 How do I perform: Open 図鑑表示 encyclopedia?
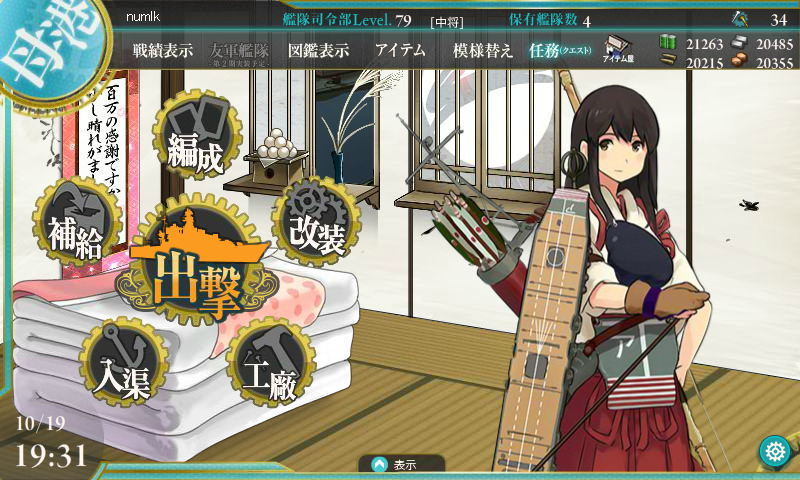point(316,51)
